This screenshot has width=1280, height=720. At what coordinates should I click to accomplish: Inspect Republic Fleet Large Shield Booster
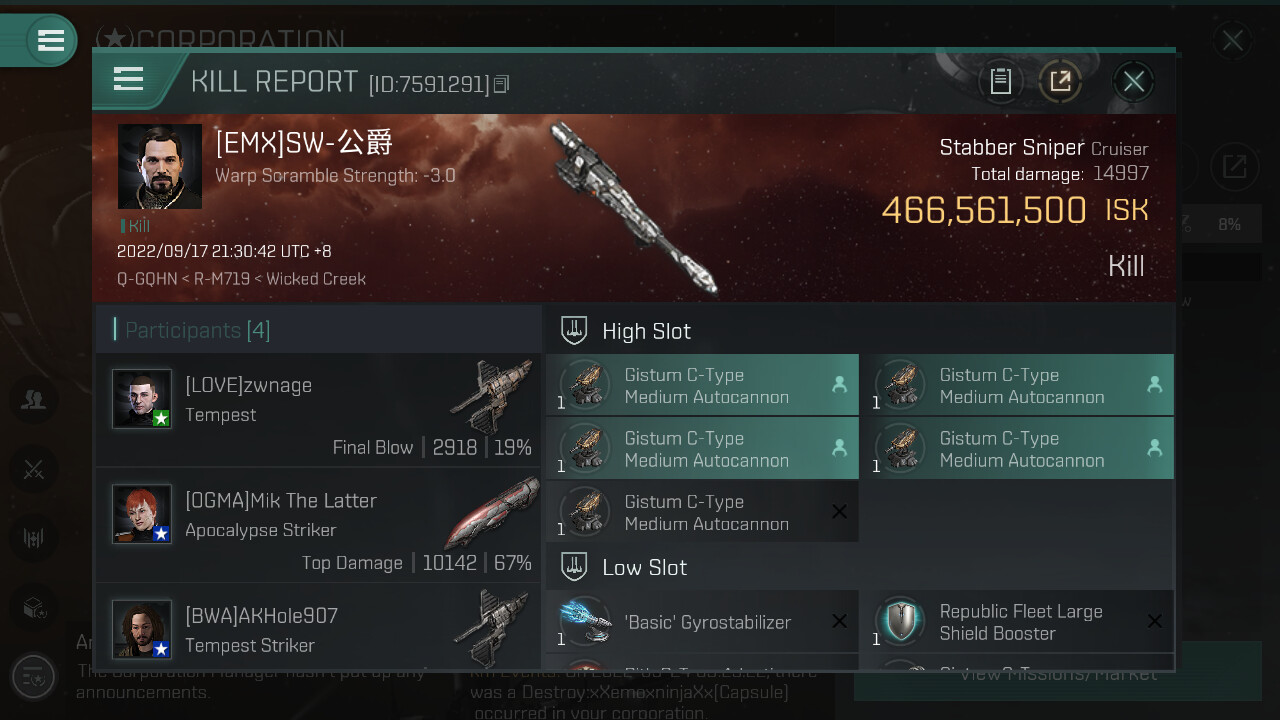[x=1017, y=622]
